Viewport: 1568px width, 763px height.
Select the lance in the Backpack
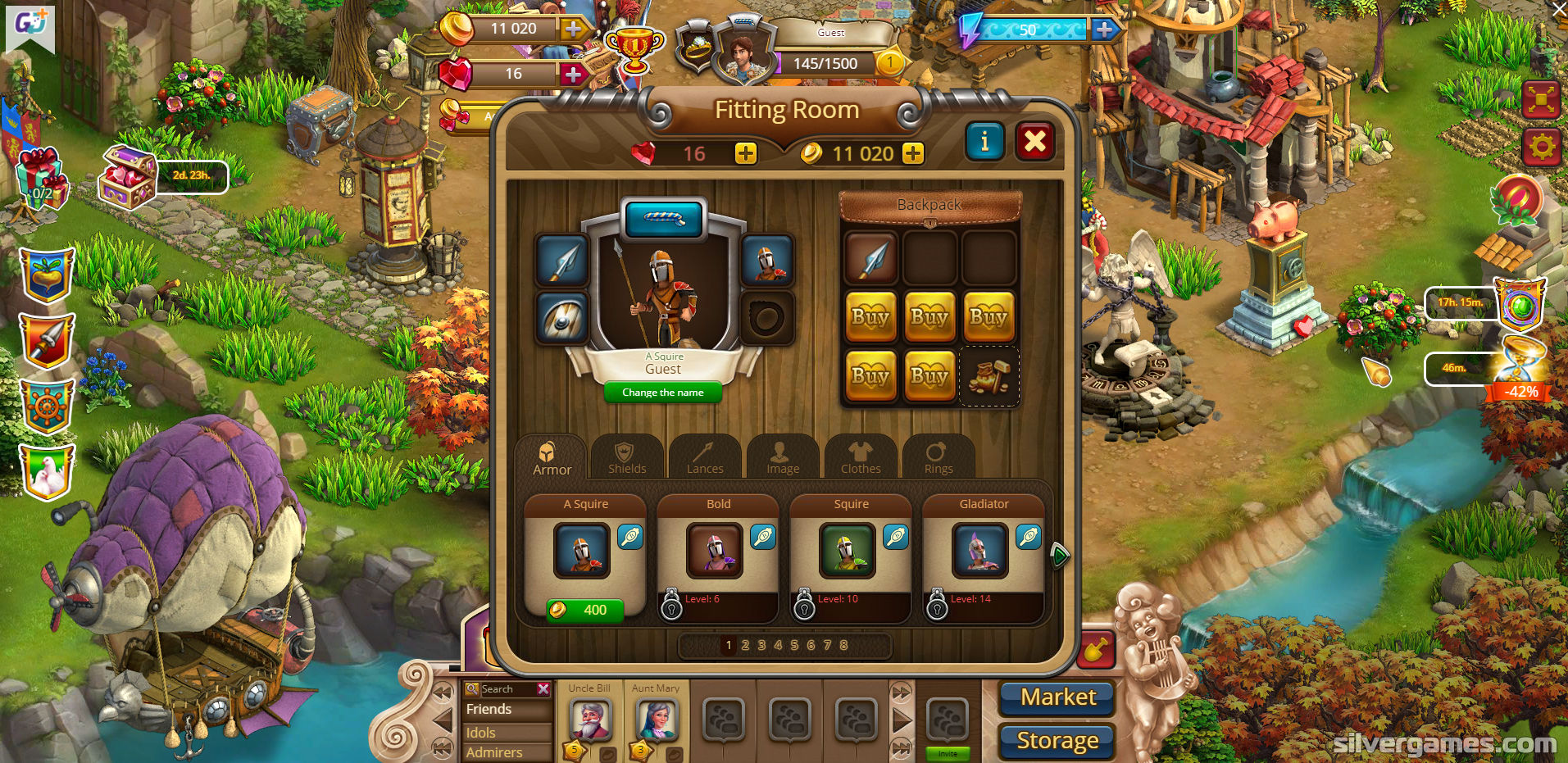pos(870,257)
